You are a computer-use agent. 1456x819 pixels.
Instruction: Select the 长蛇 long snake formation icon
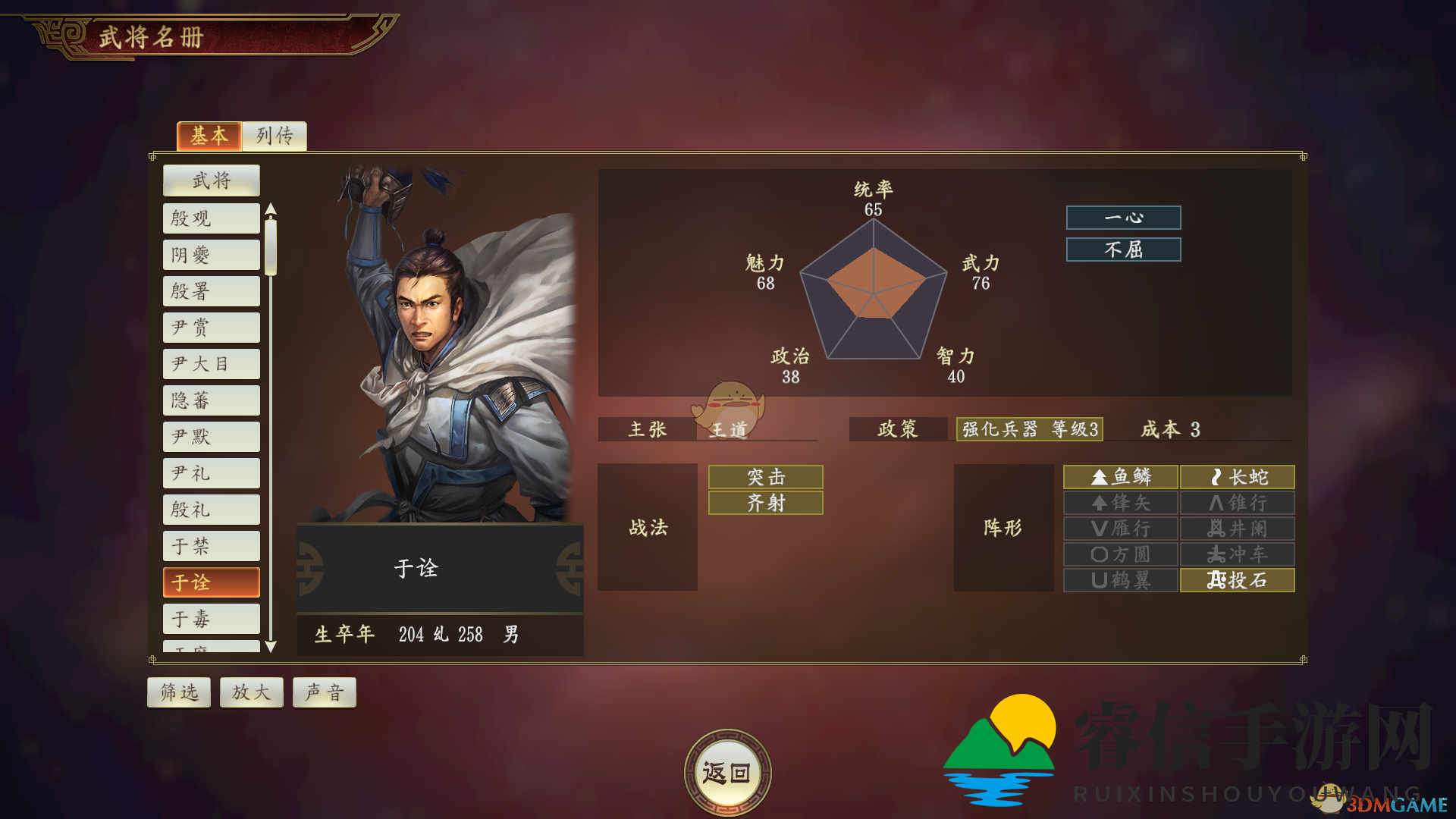tap(1237, 477)
